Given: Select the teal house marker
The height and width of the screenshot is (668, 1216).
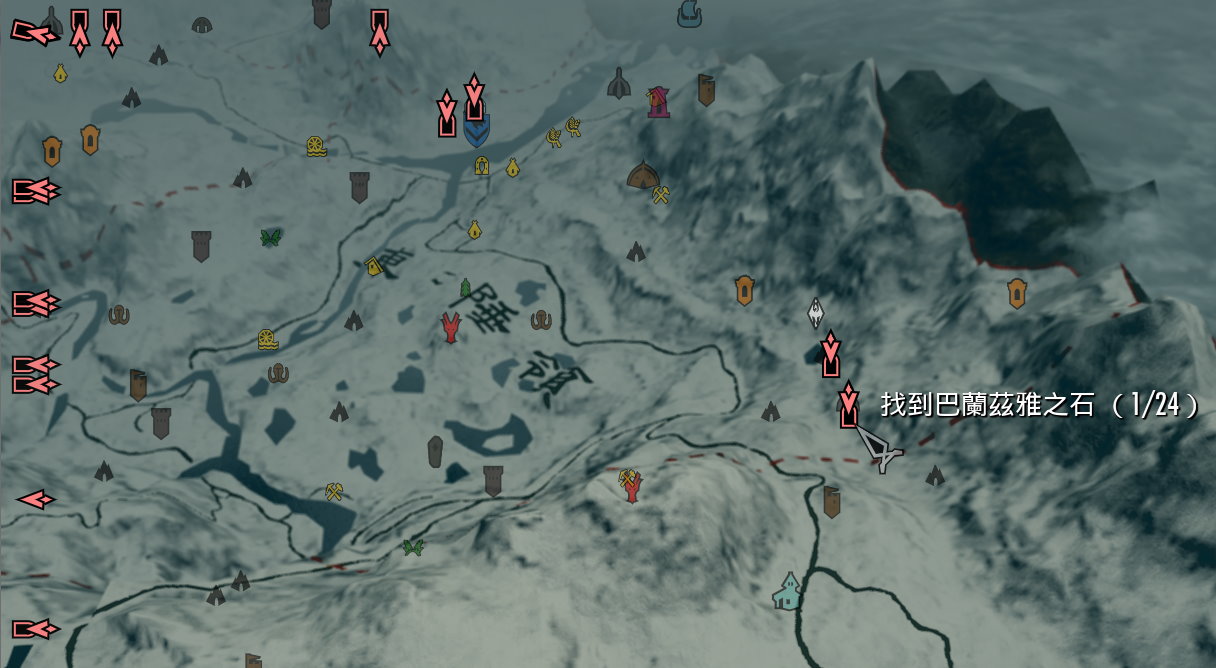Looking at the screenshot, I should (788, 591).
